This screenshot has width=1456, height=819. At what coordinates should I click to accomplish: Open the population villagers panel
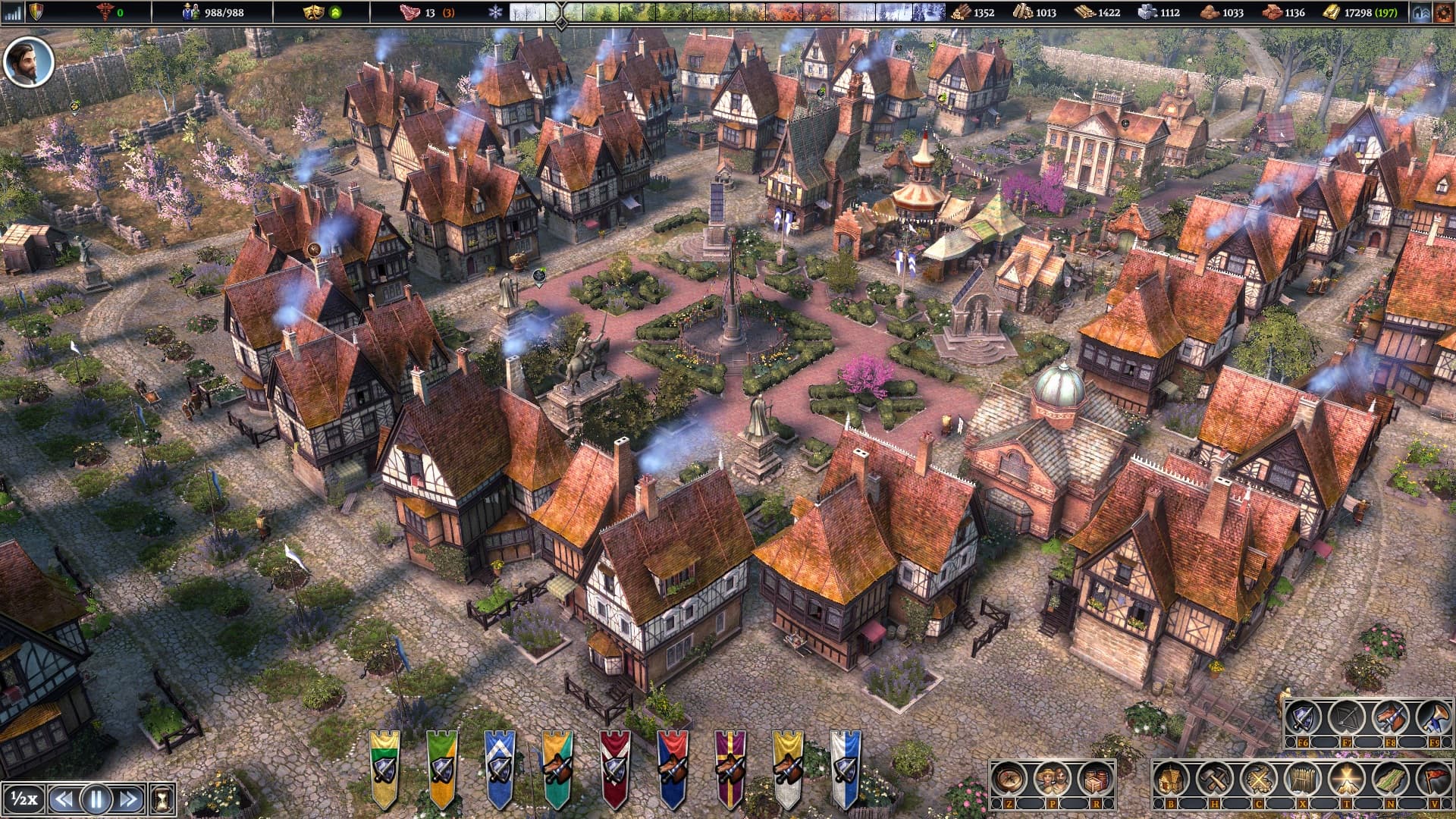click(1053, 779)
